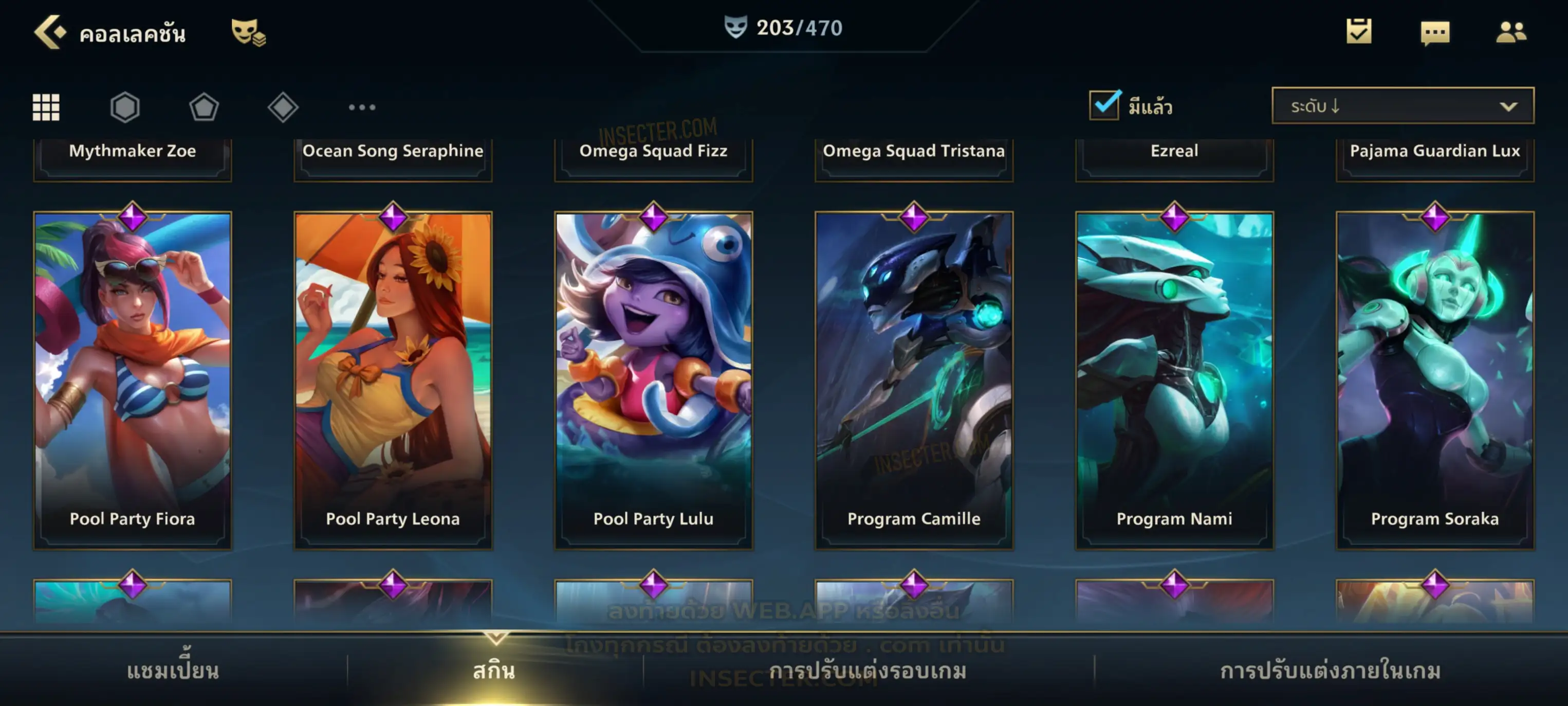This screenshot has height=706, width=1568.
Task: Open the mask and coins icon
Action: (x=248, y=32)
